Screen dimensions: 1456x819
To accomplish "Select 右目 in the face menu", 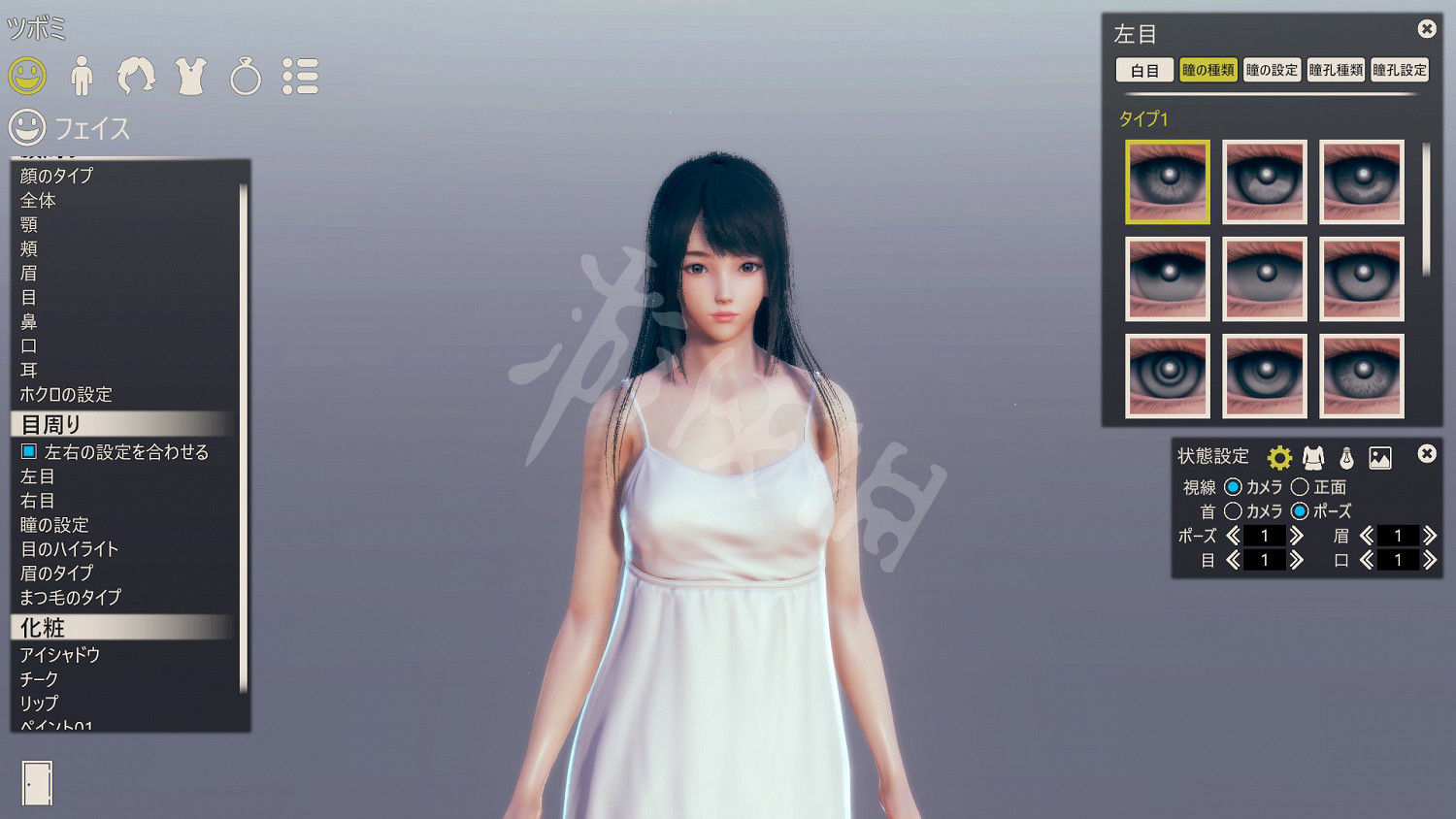I will coord(37,501).
